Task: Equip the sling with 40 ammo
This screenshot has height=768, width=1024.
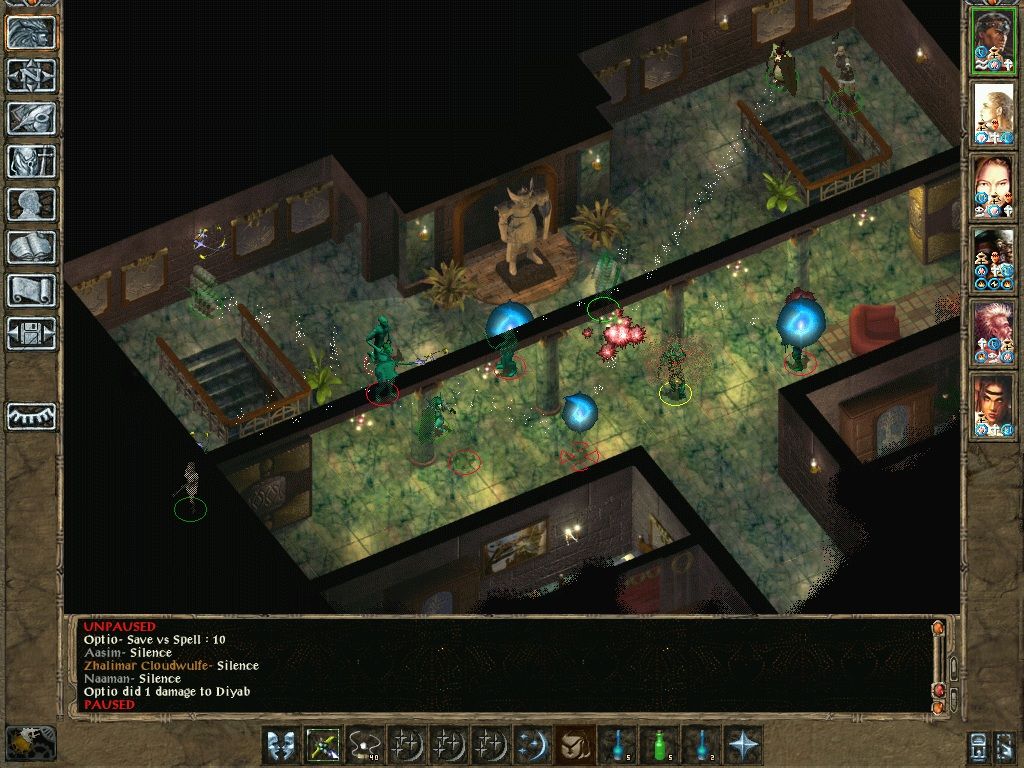Action: coord(364,745)
